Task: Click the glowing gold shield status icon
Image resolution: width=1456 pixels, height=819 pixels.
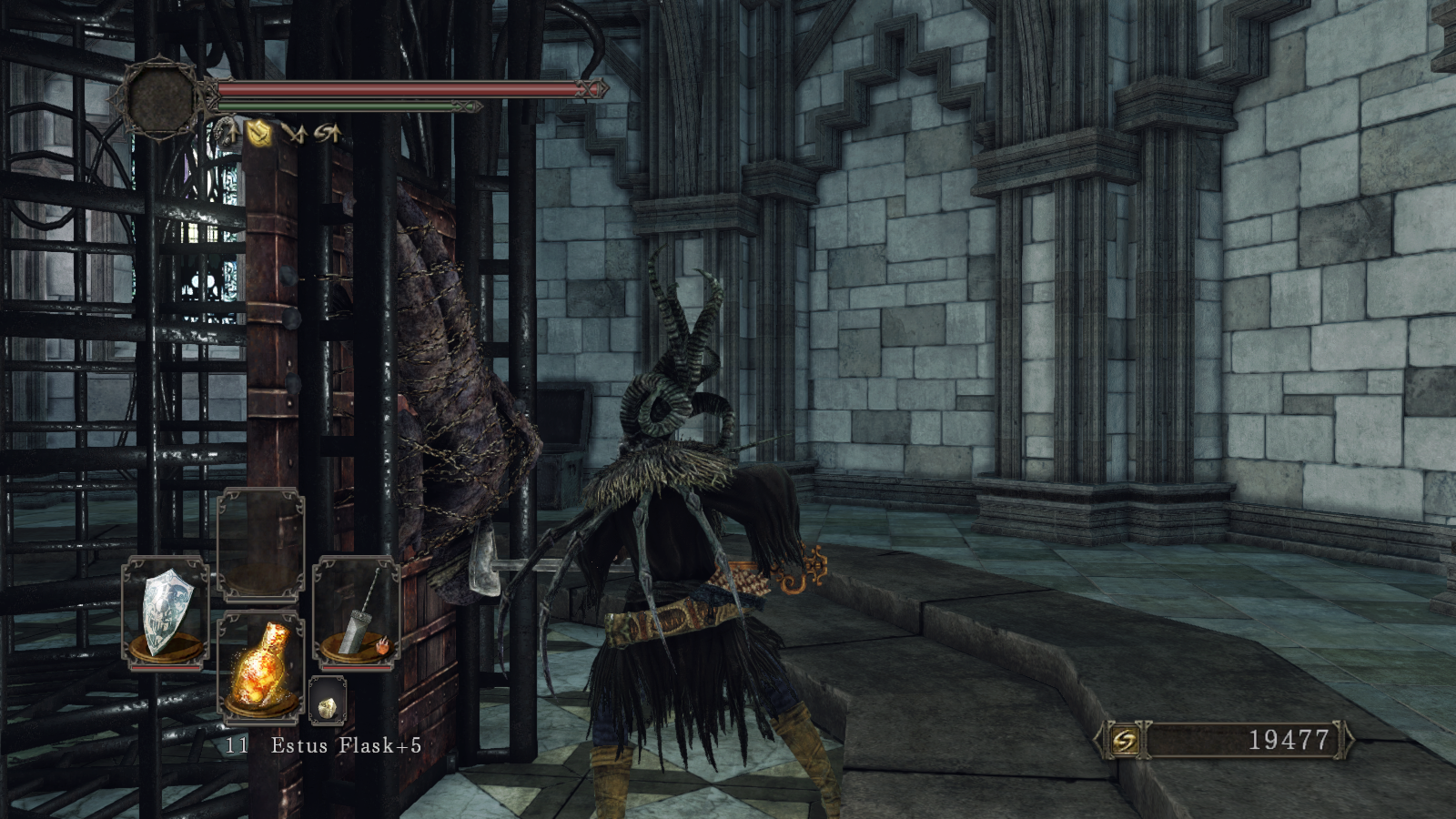Action: tap(260, 135)
